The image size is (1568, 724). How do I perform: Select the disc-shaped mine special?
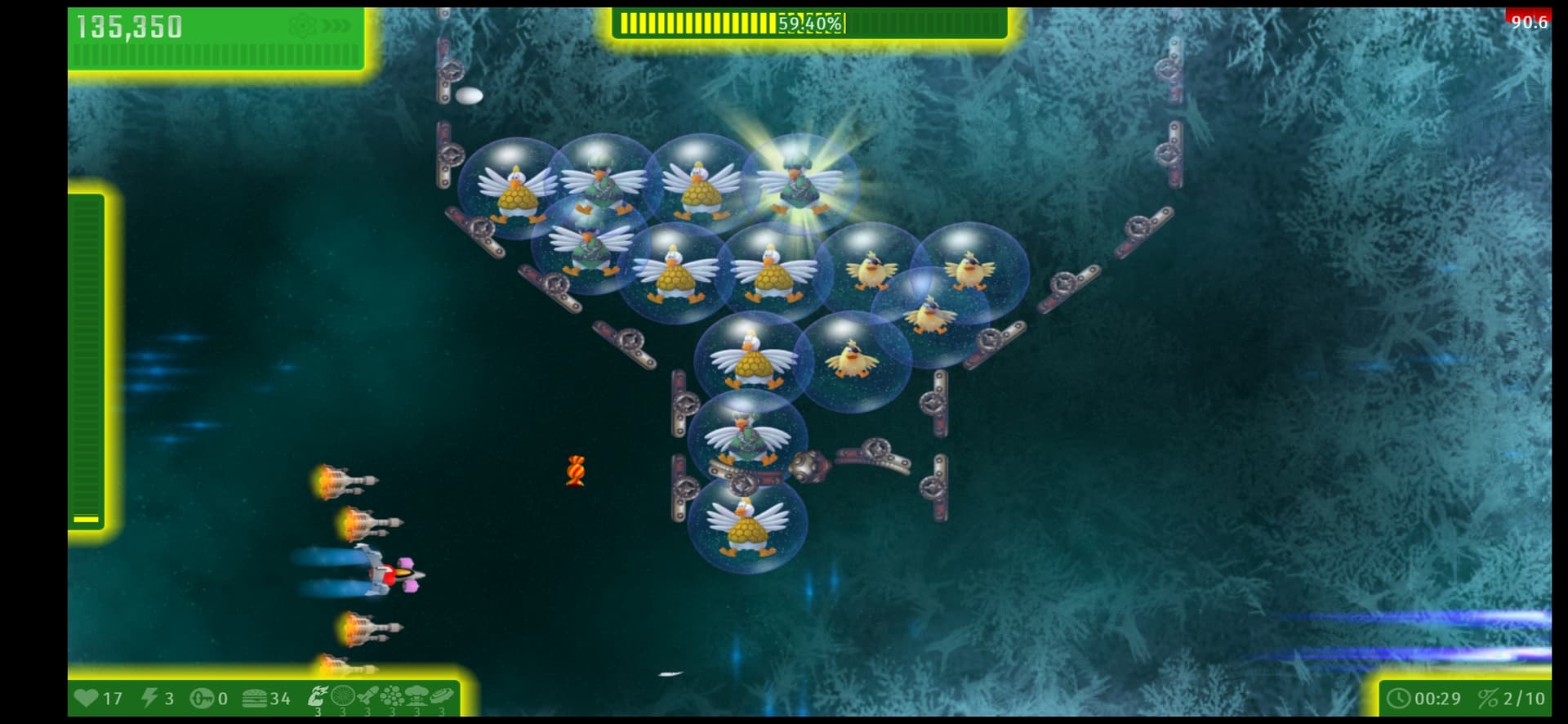(x=442, y=697)
